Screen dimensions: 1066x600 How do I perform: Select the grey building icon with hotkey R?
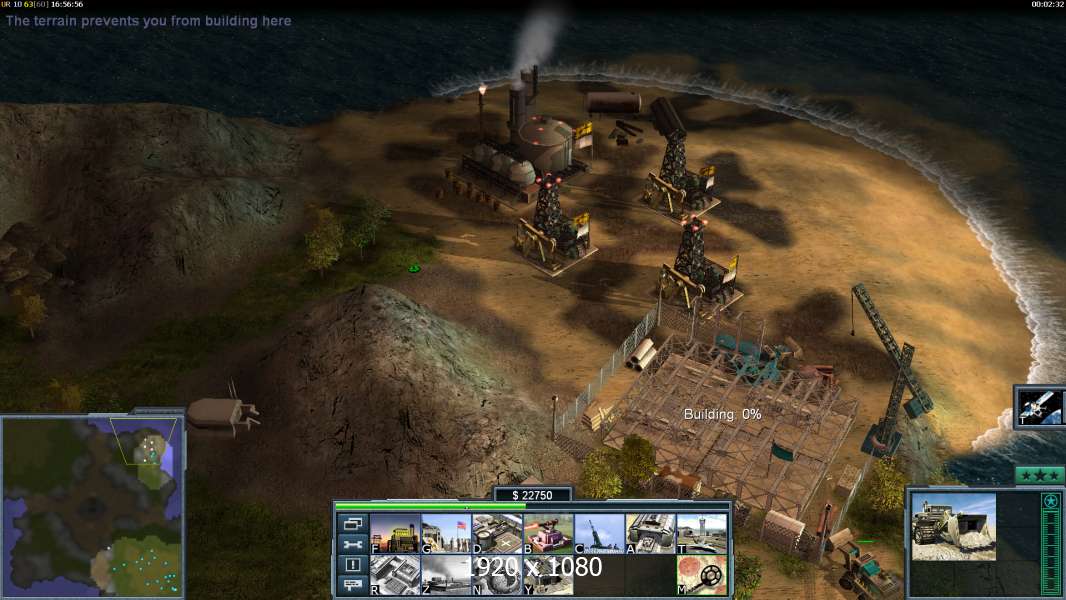click(x=394, y=575)
